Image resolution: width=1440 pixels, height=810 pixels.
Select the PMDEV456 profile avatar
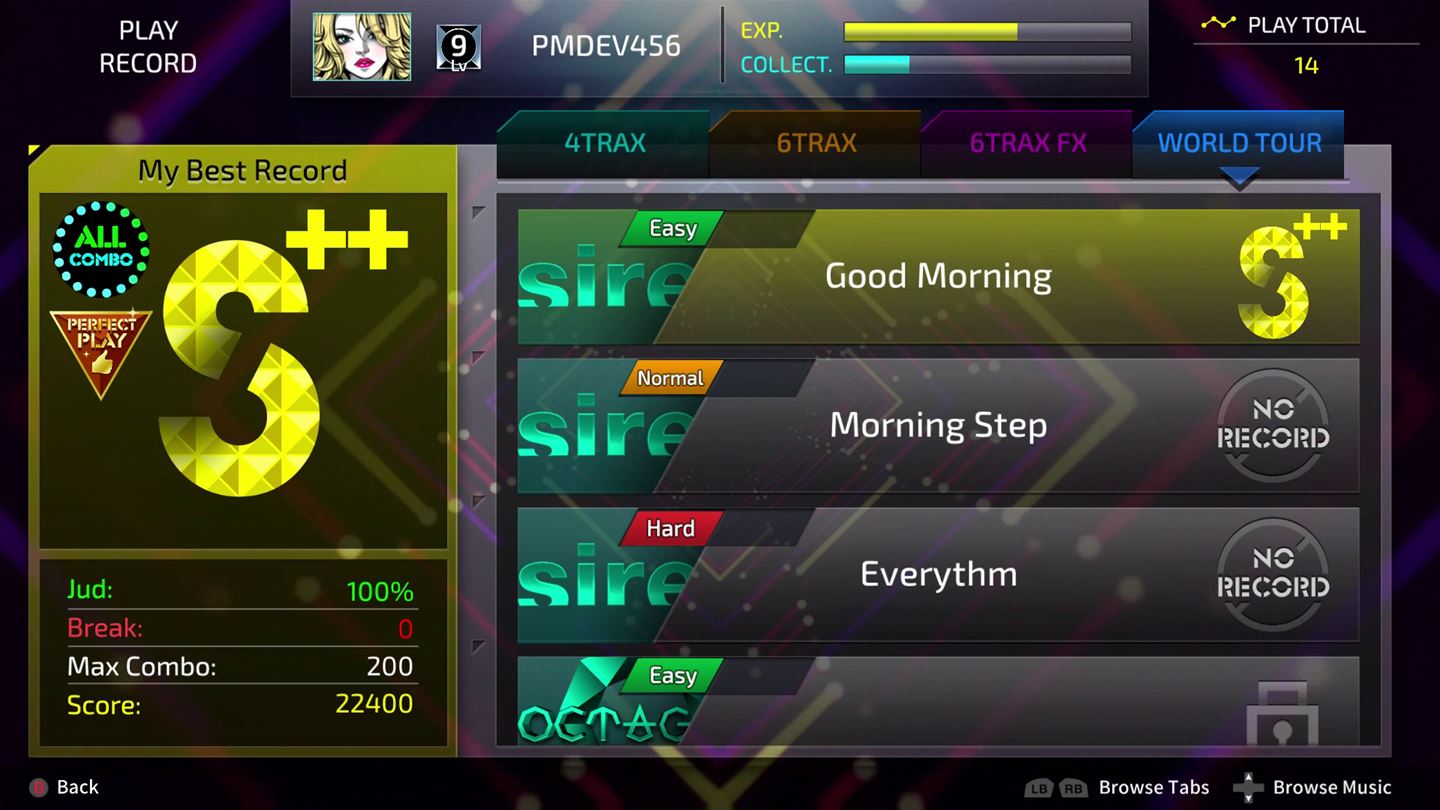361,45
